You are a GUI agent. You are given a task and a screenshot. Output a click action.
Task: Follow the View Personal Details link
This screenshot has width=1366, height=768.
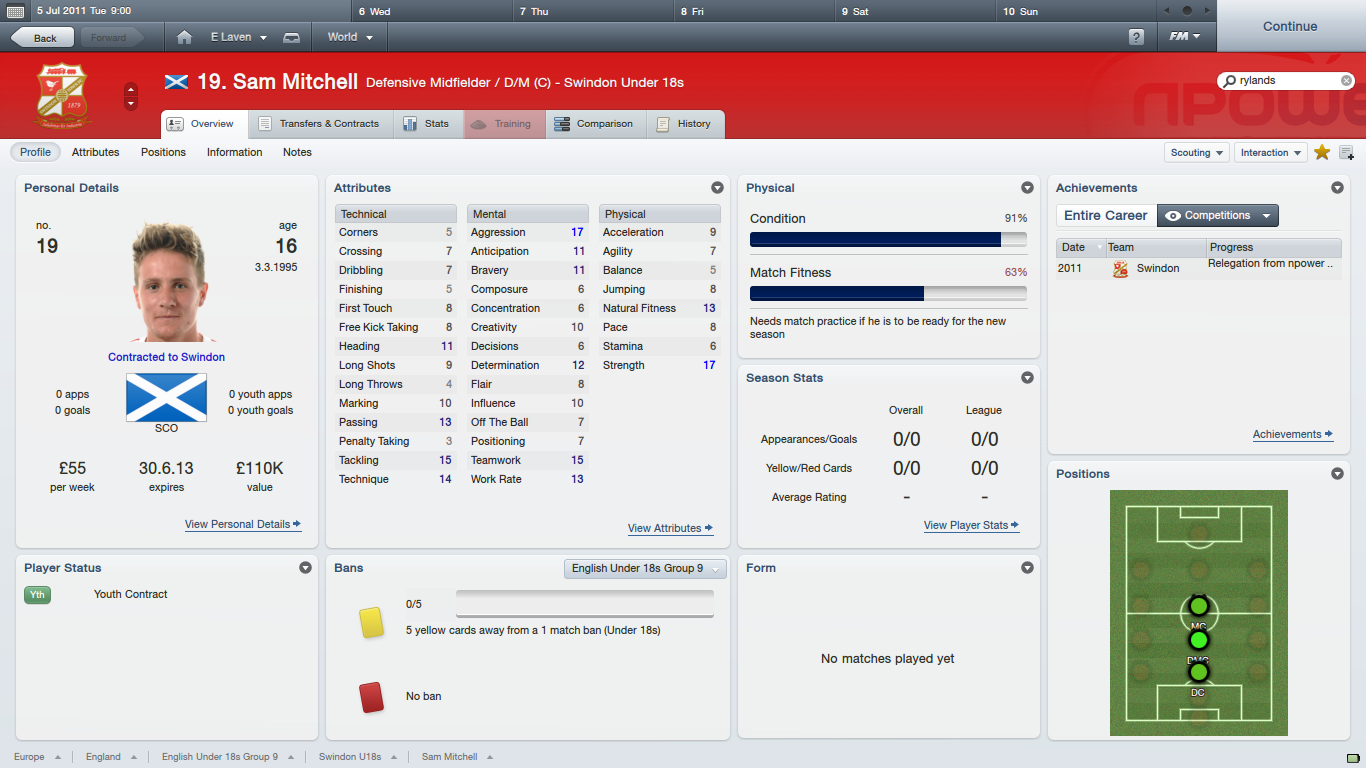[x=242, y=524]
